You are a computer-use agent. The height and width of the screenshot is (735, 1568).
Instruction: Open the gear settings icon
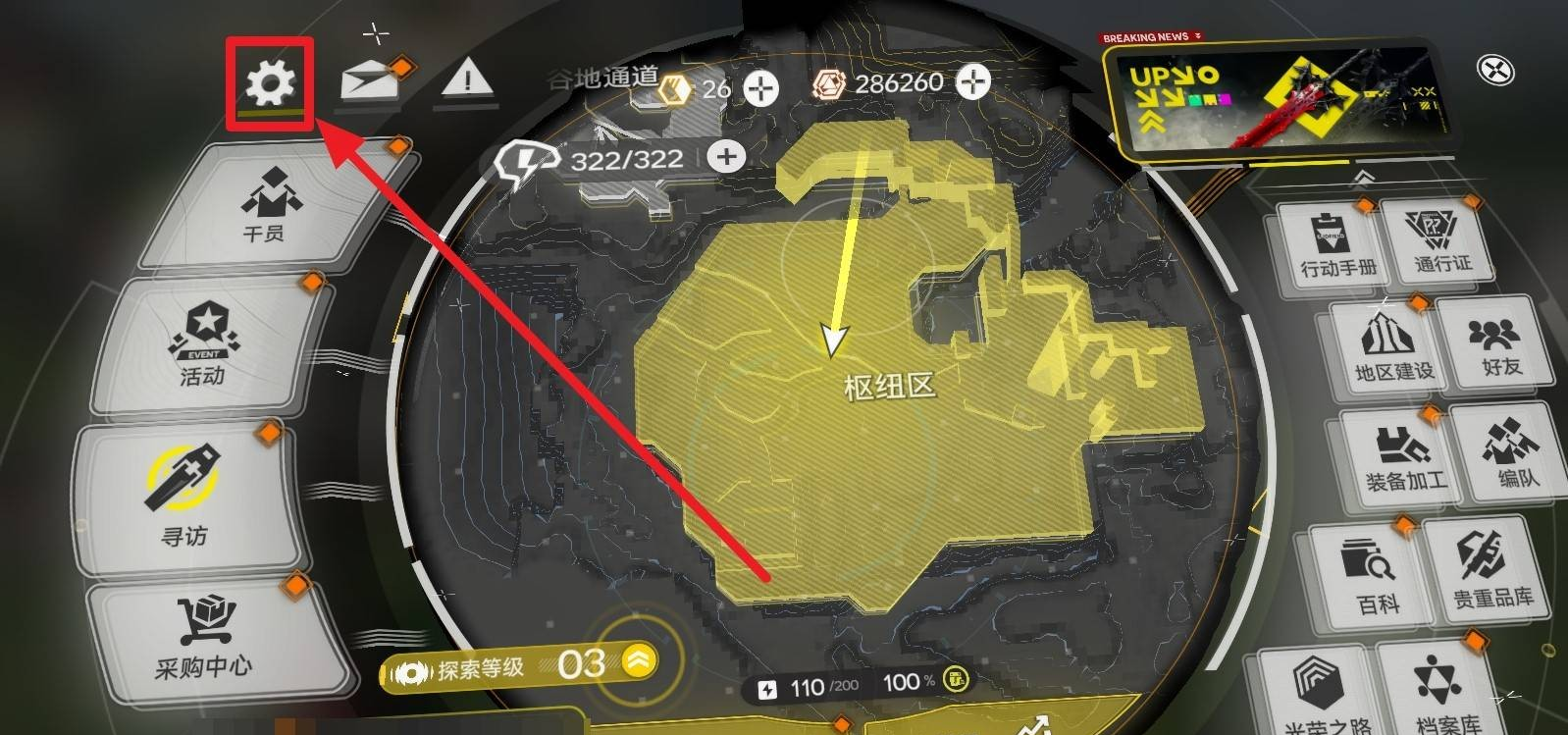point(270,82)
